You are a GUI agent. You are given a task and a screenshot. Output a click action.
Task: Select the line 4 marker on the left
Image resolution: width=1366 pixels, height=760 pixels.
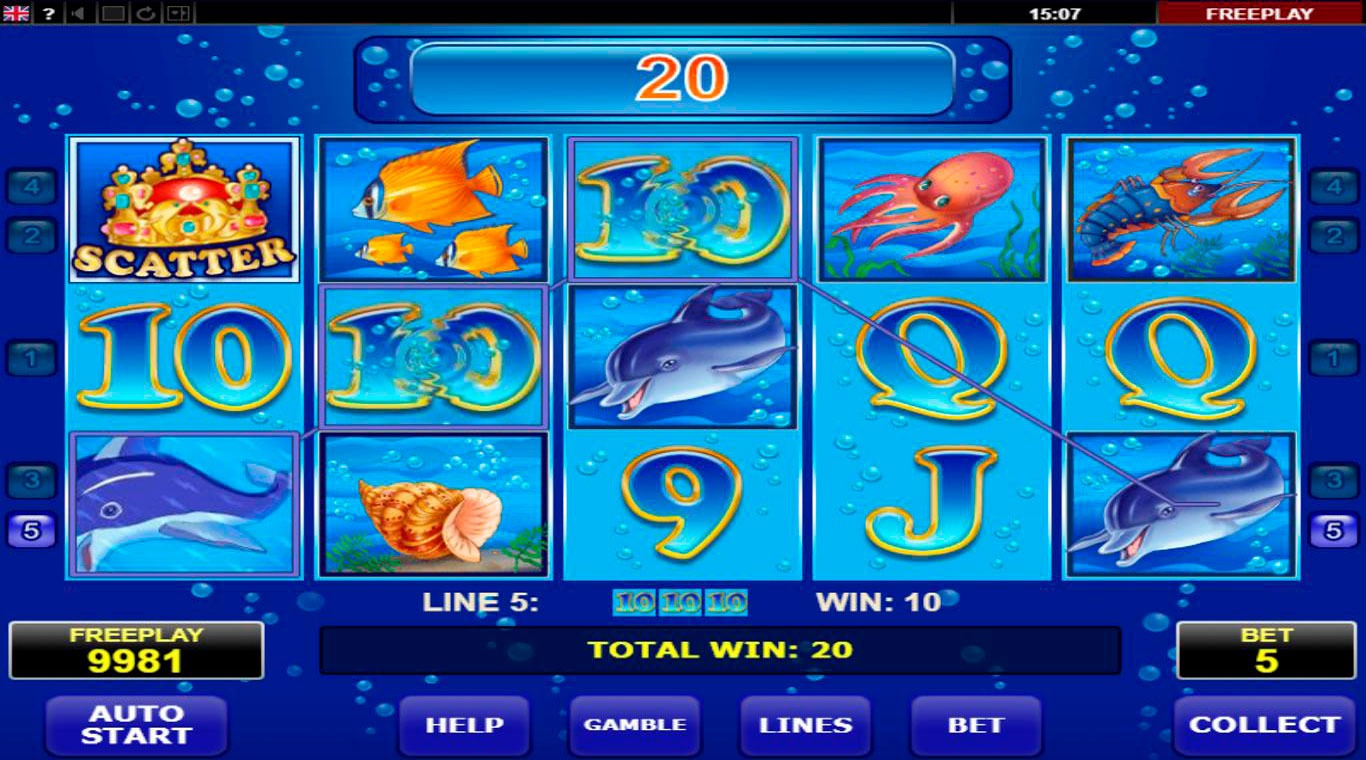click(x=32, y=186)
